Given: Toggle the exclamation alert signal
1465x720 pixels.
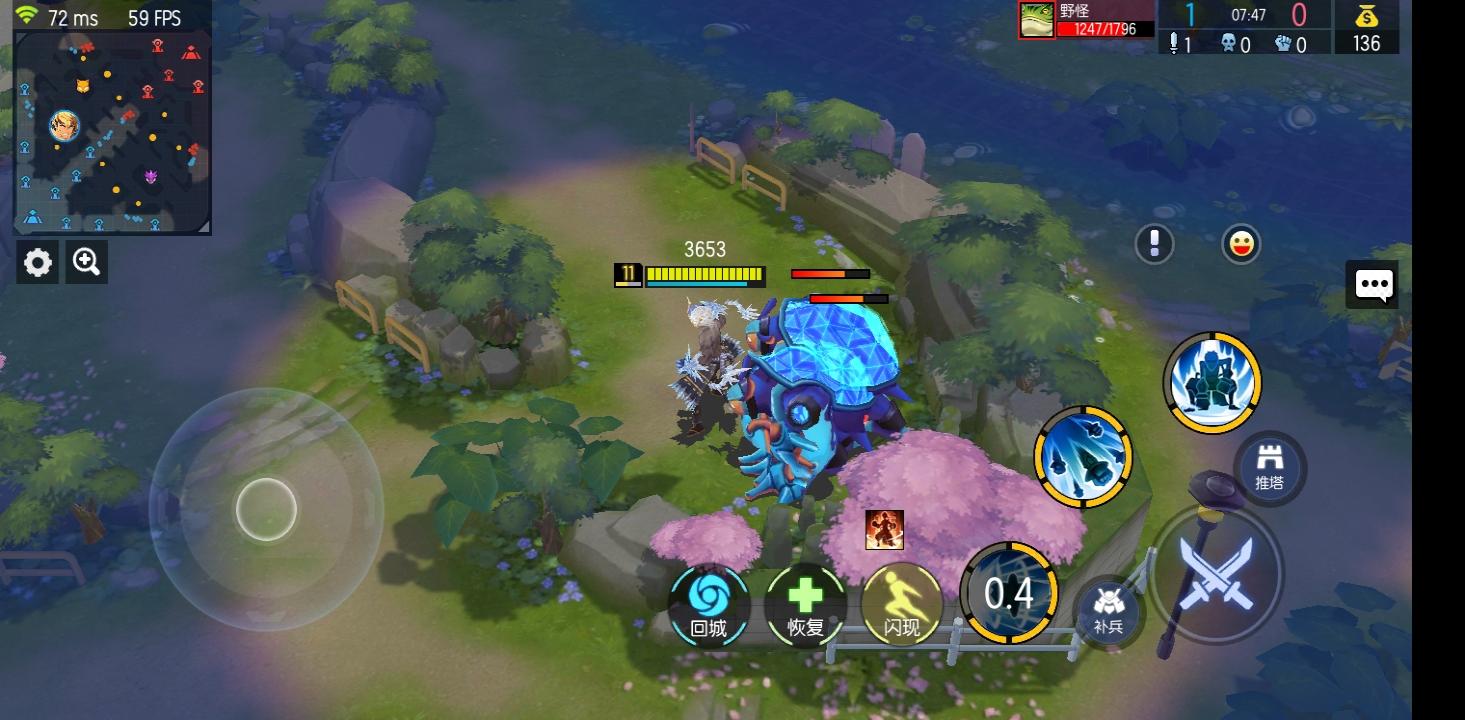Looking at the screenshot, I should pos(1154,244).
